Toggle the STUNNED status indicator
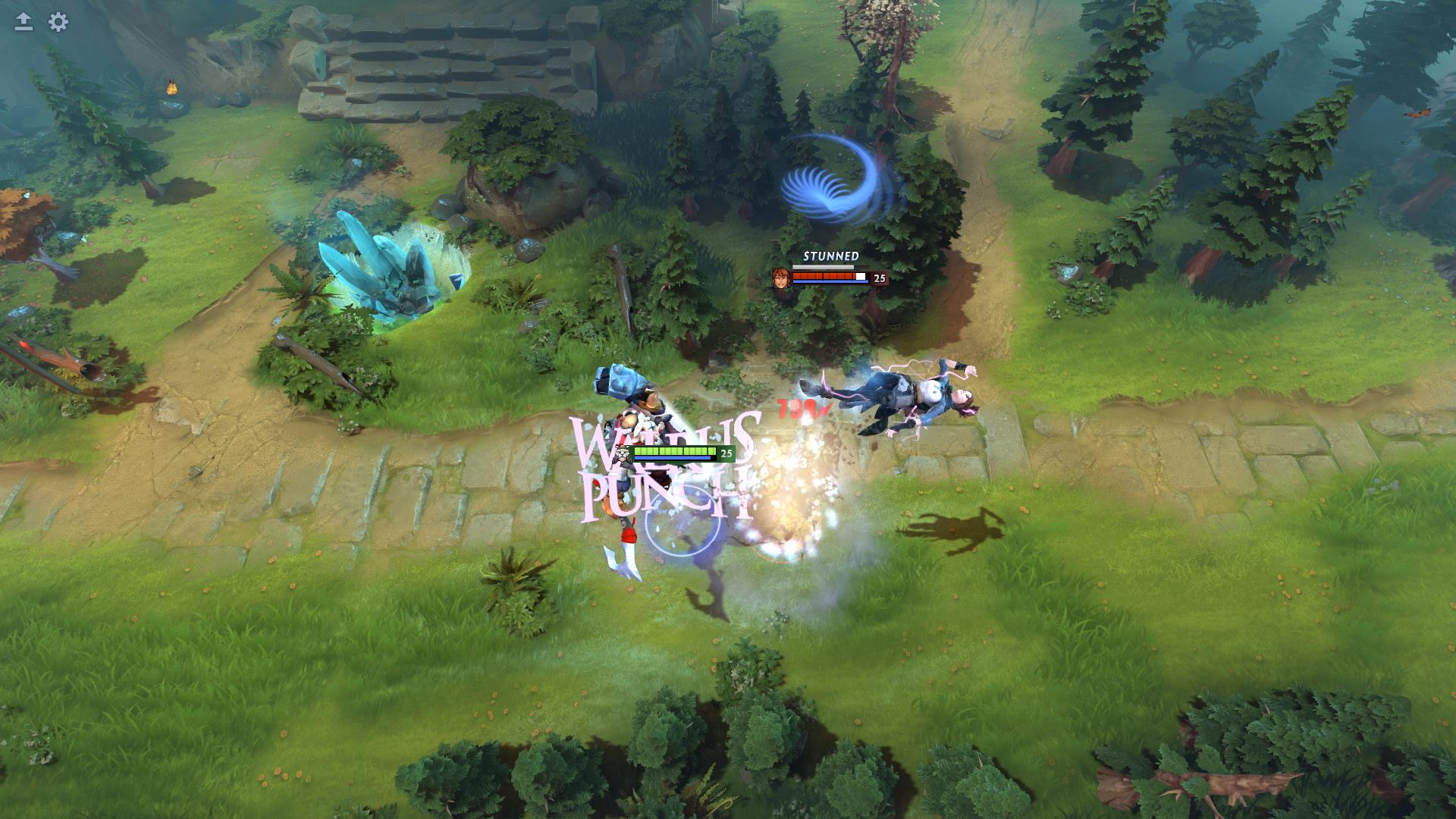 831,257
